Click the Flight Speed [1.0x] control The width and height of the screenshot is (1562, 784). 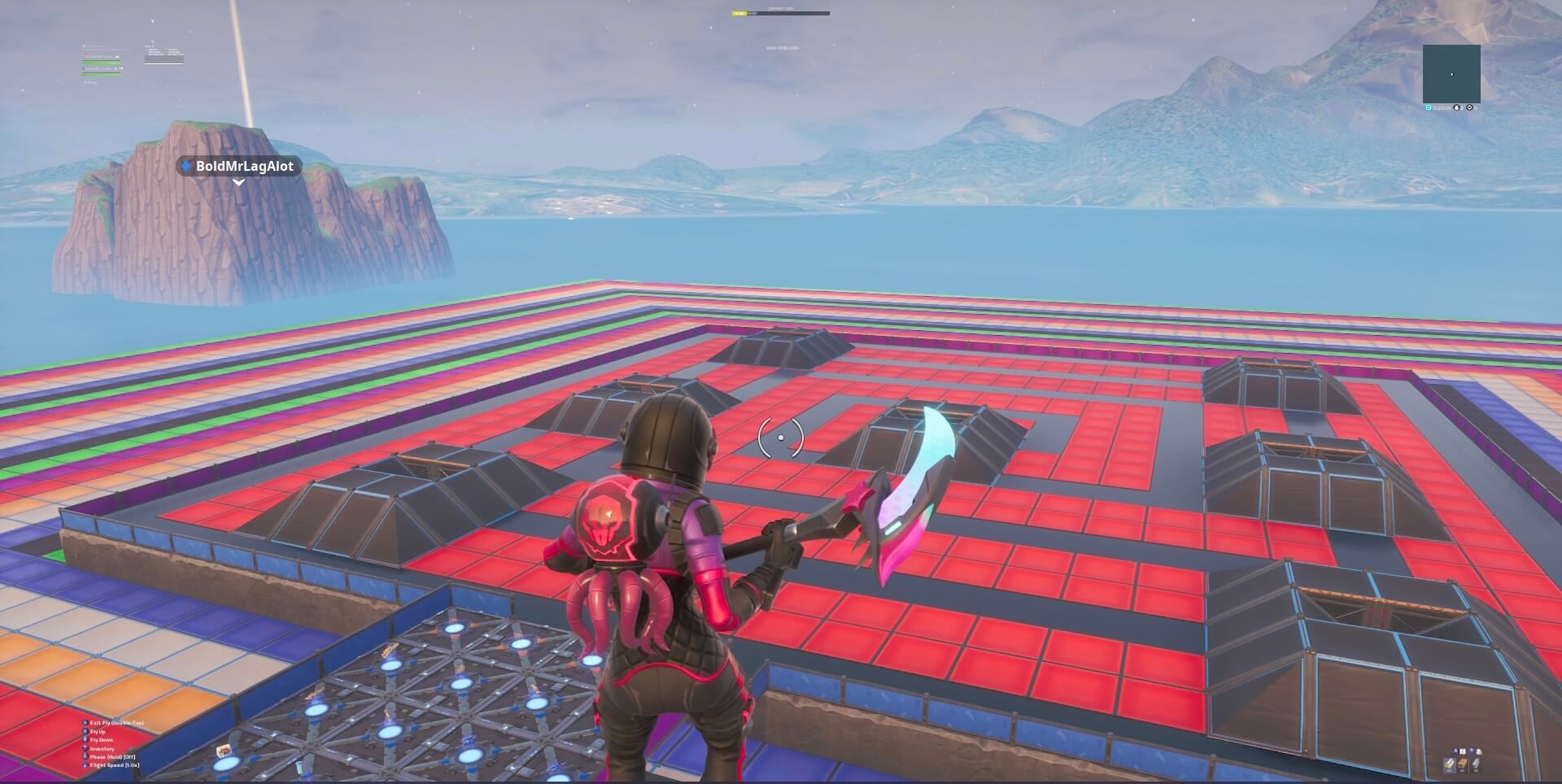tap(114, 764)
